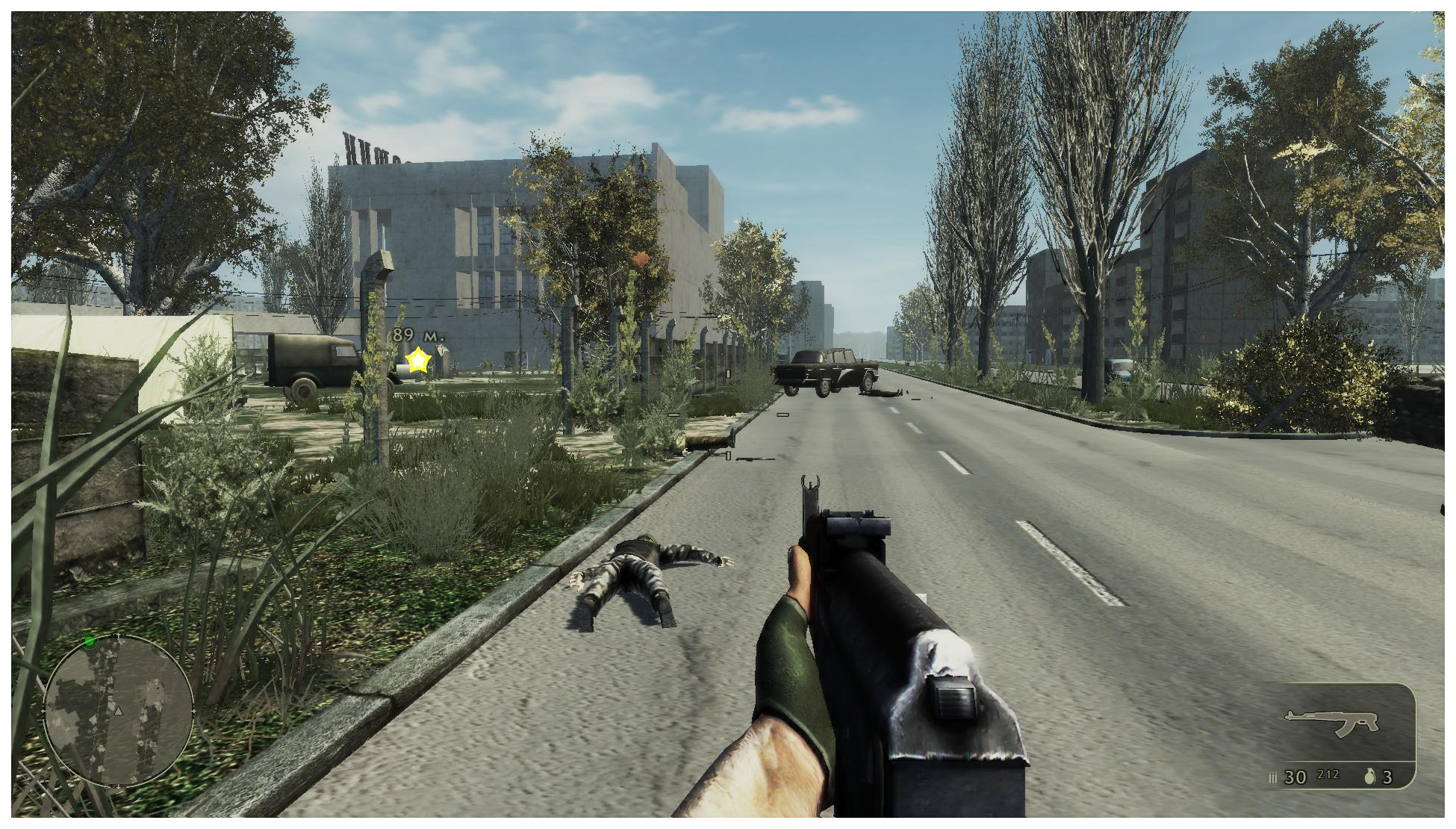Viewport: 1456px width, 829px height.
Task: Click the assault rifle weapon icon
Action: point(1331,721)
